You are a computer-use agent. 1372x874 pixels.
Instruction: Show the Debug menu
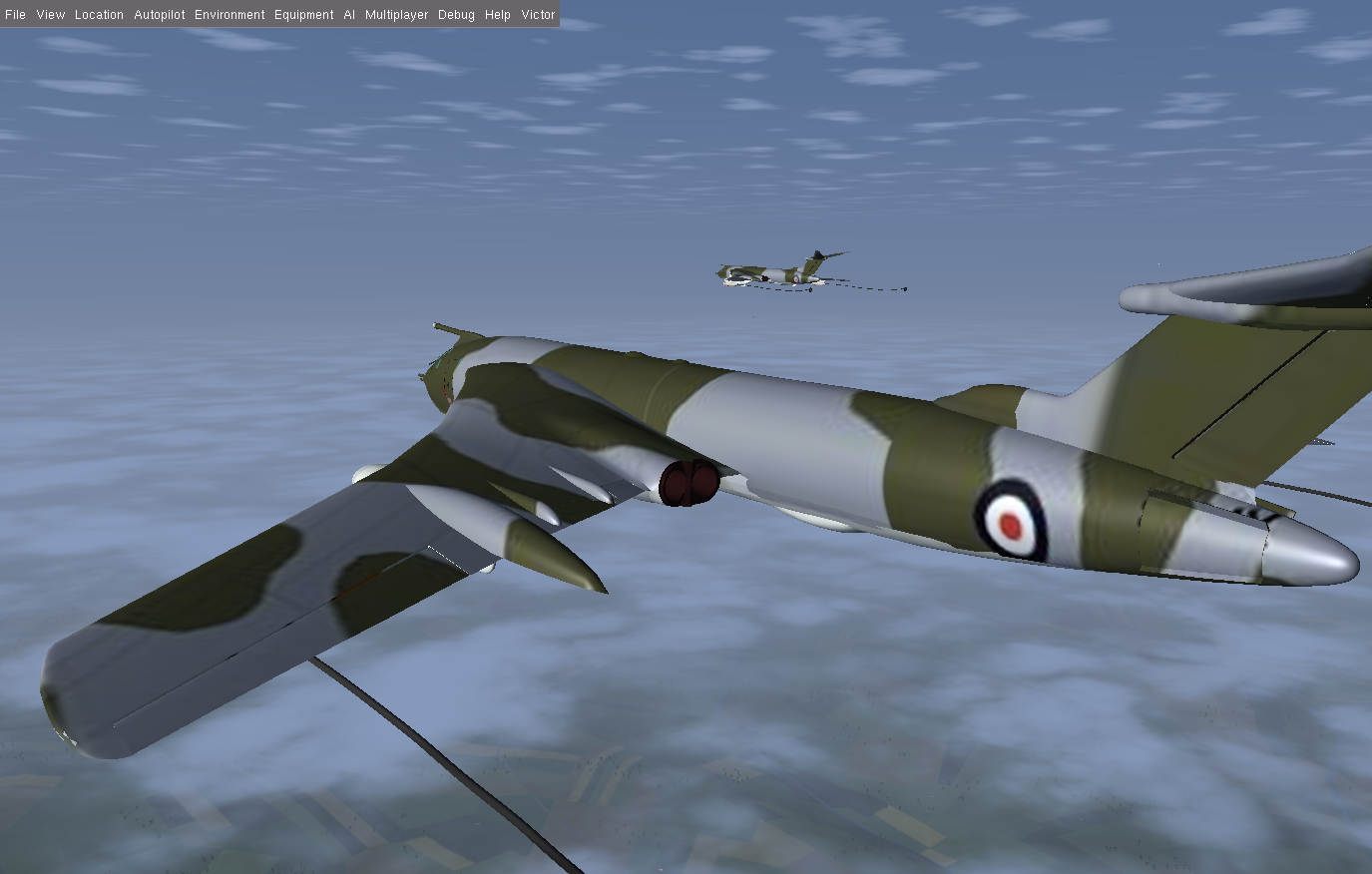pyautogui.click(x=456, y=15)
